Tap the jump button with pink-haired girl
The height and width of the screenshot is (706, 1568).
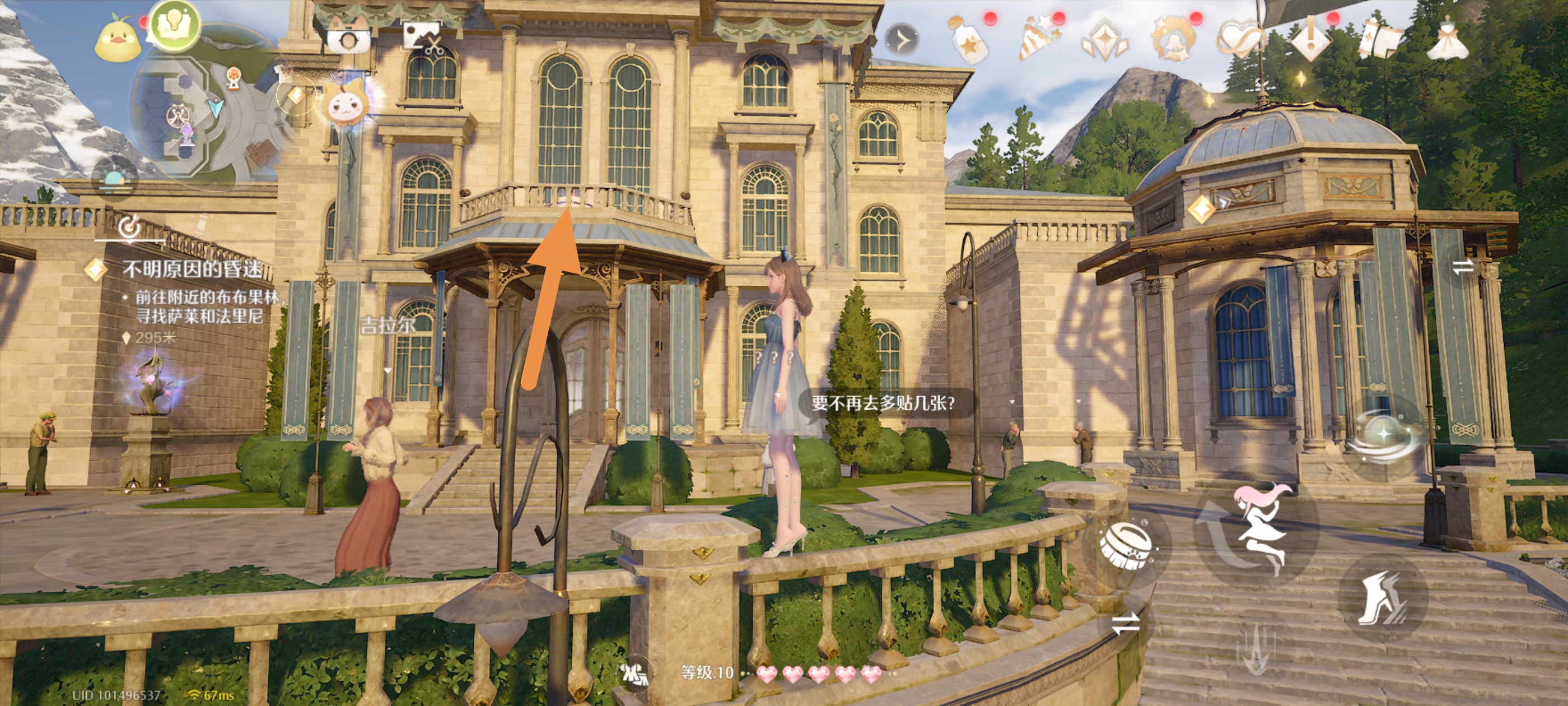pyautogui.click(x=1257, y=526)
